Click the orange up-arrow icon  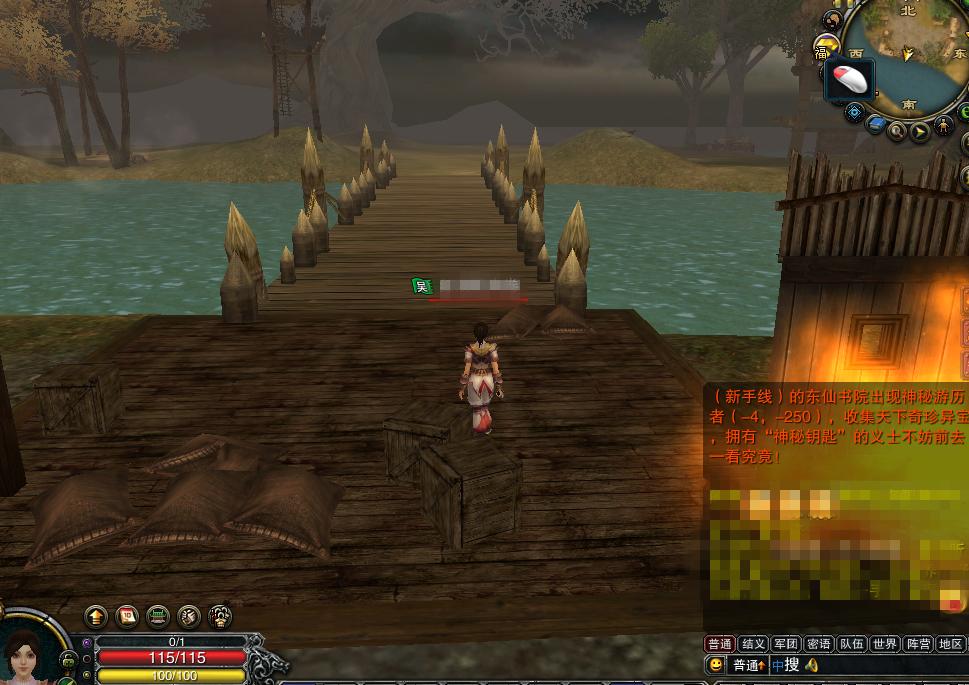[96, 616]
